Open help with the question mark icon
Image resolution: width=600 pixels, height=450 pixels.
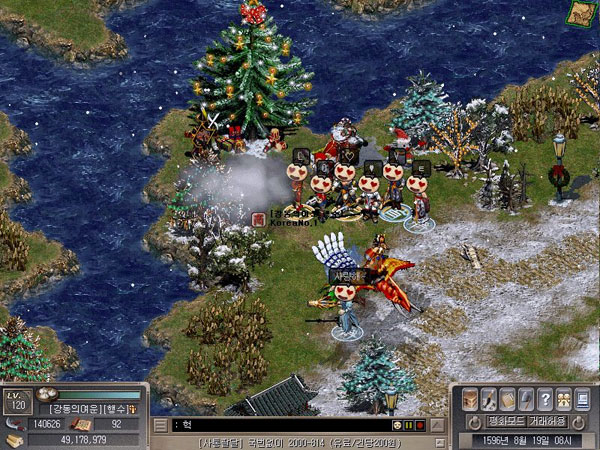click(545, 398)
